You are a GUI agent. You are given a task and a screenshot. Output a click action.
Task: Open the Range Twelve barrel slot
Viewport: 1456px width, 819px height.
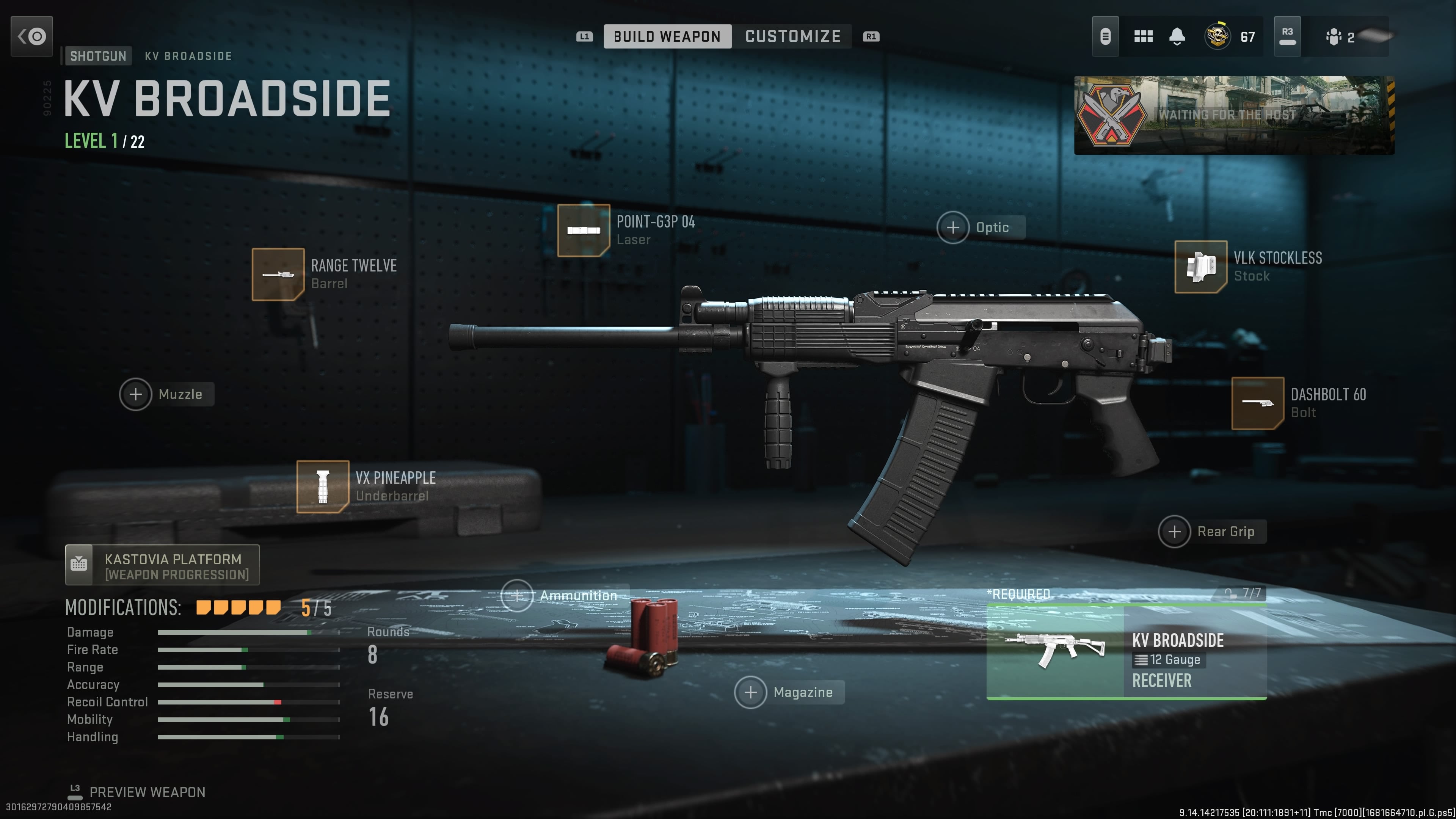[x=278, y=274]
